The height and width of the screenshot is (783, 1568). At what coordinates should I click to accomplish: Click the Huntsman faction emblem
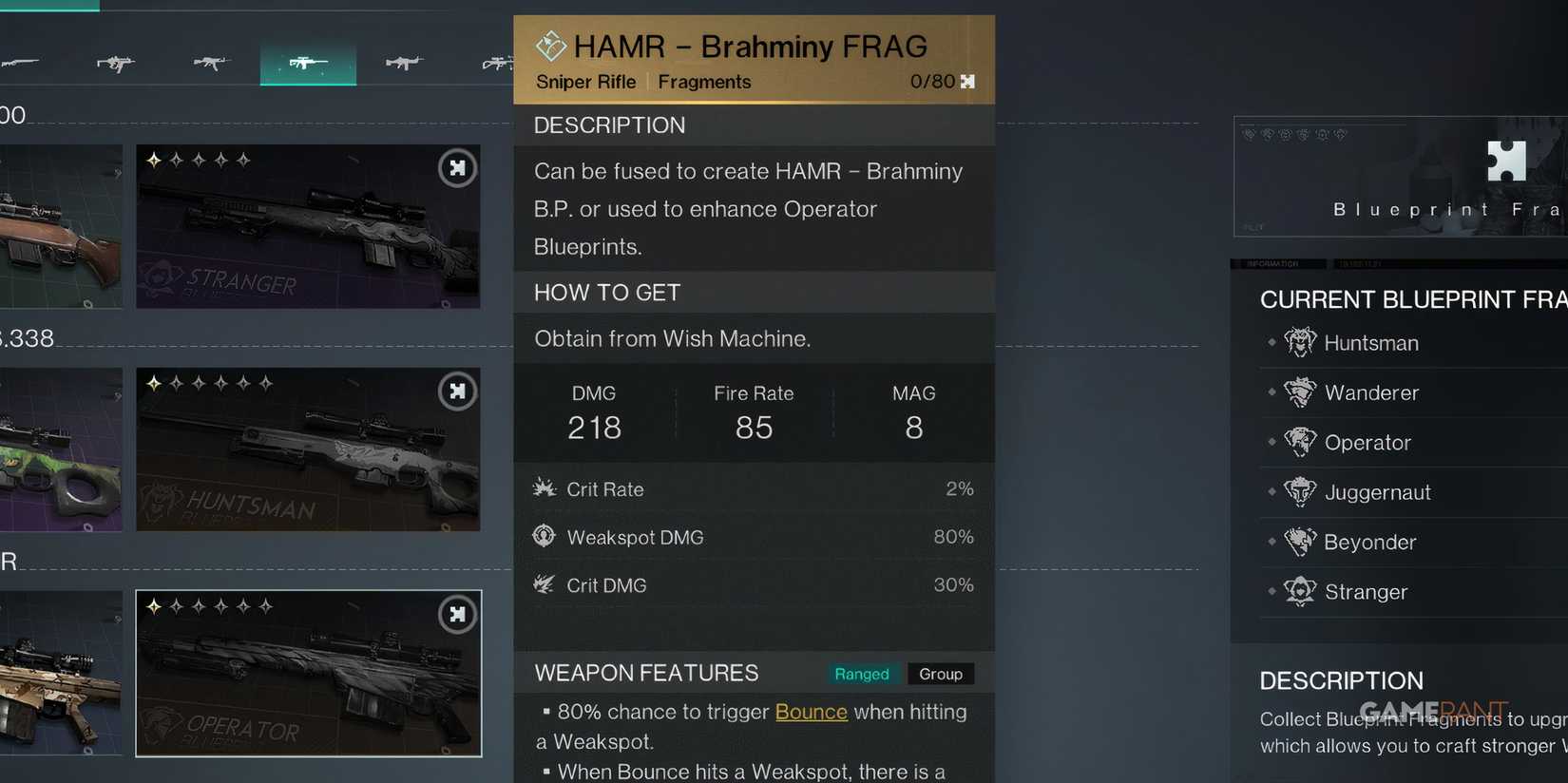pyautogui.click(x=1299, y=341)
